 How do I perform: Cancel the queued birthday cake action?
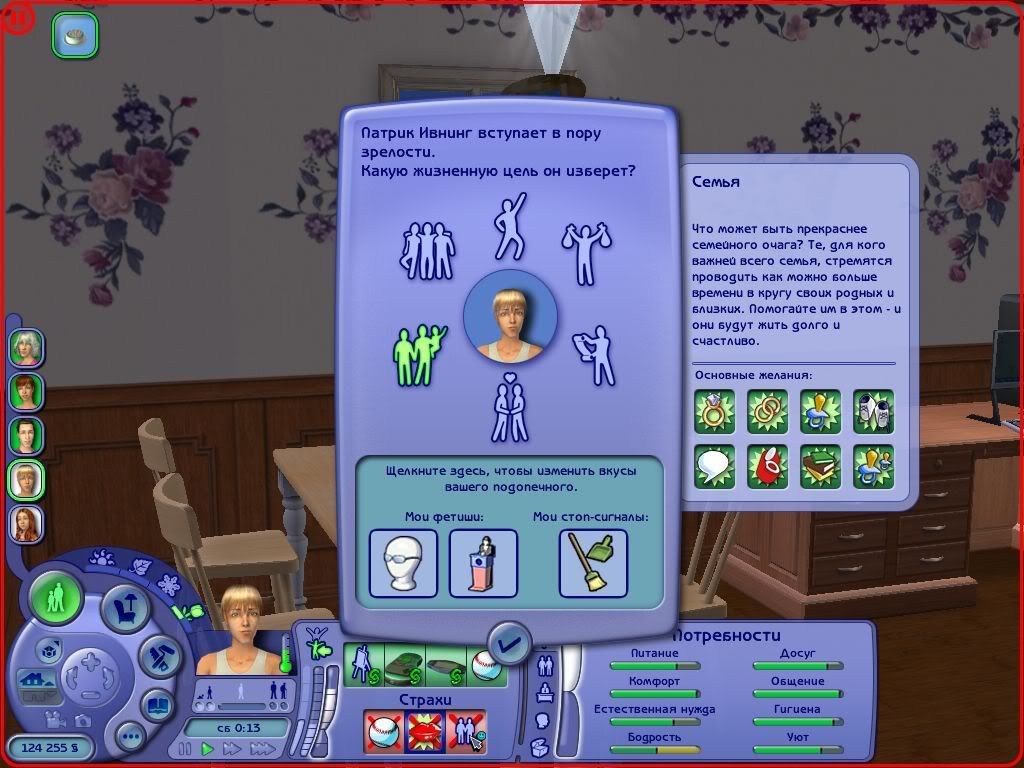(75, 34)
